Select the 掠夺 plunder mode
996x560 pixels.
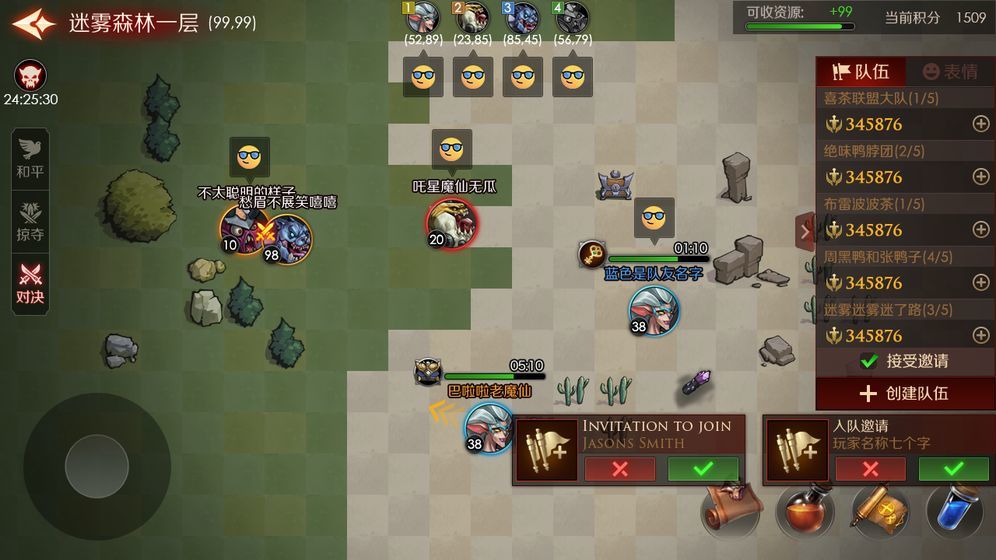click(x=30, y=220)
